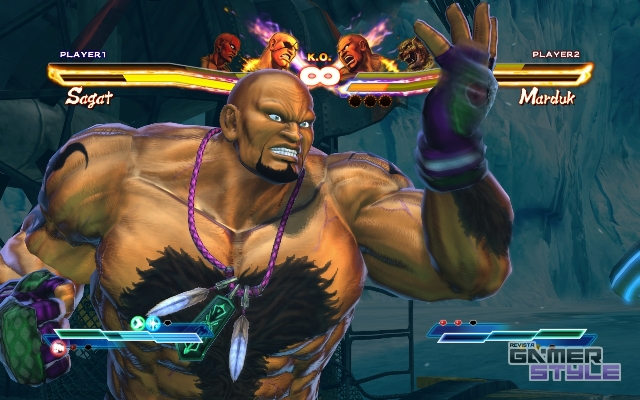Select Sagat's eyepatch portrait icon
This screenshot has width=640, height=400.
281,50
